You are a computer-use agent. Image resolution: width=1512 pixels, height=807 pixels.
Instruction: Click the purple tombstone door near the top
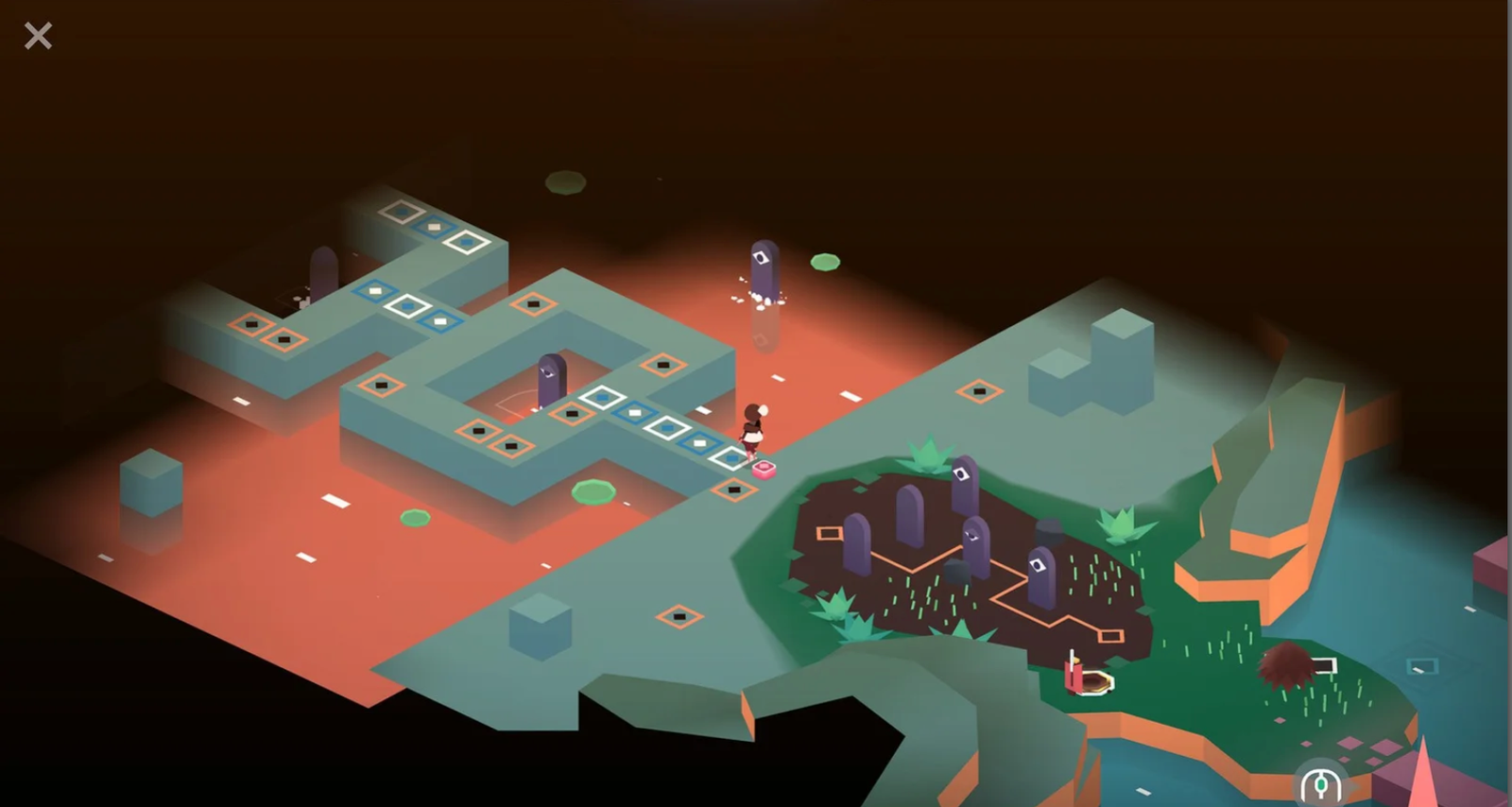pos(765,269)
